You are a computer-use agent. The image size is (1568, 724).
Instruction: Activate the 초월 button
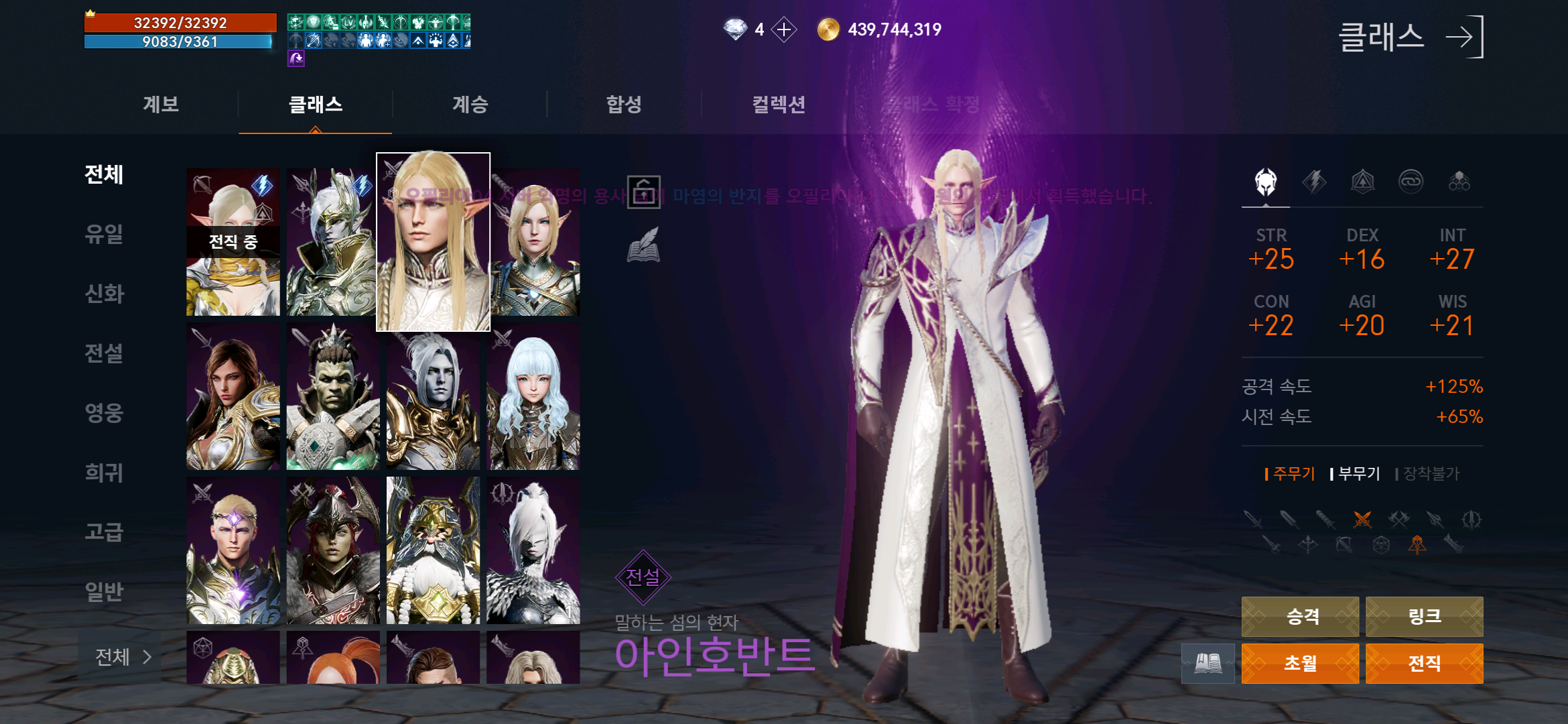[x=1300, y=664]
